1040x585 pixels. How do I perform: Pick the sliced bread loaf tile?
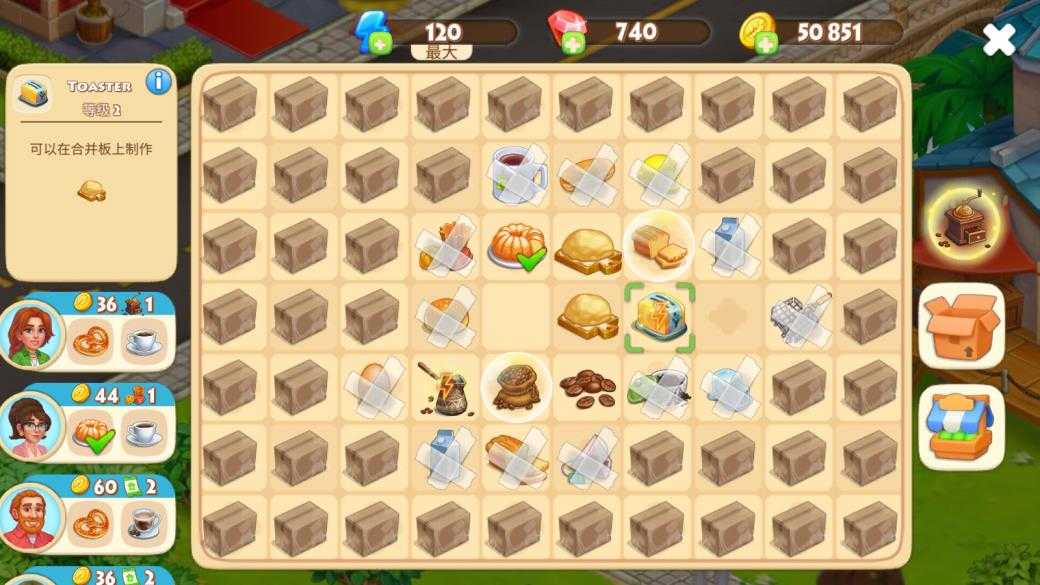(x=659, y=246)
